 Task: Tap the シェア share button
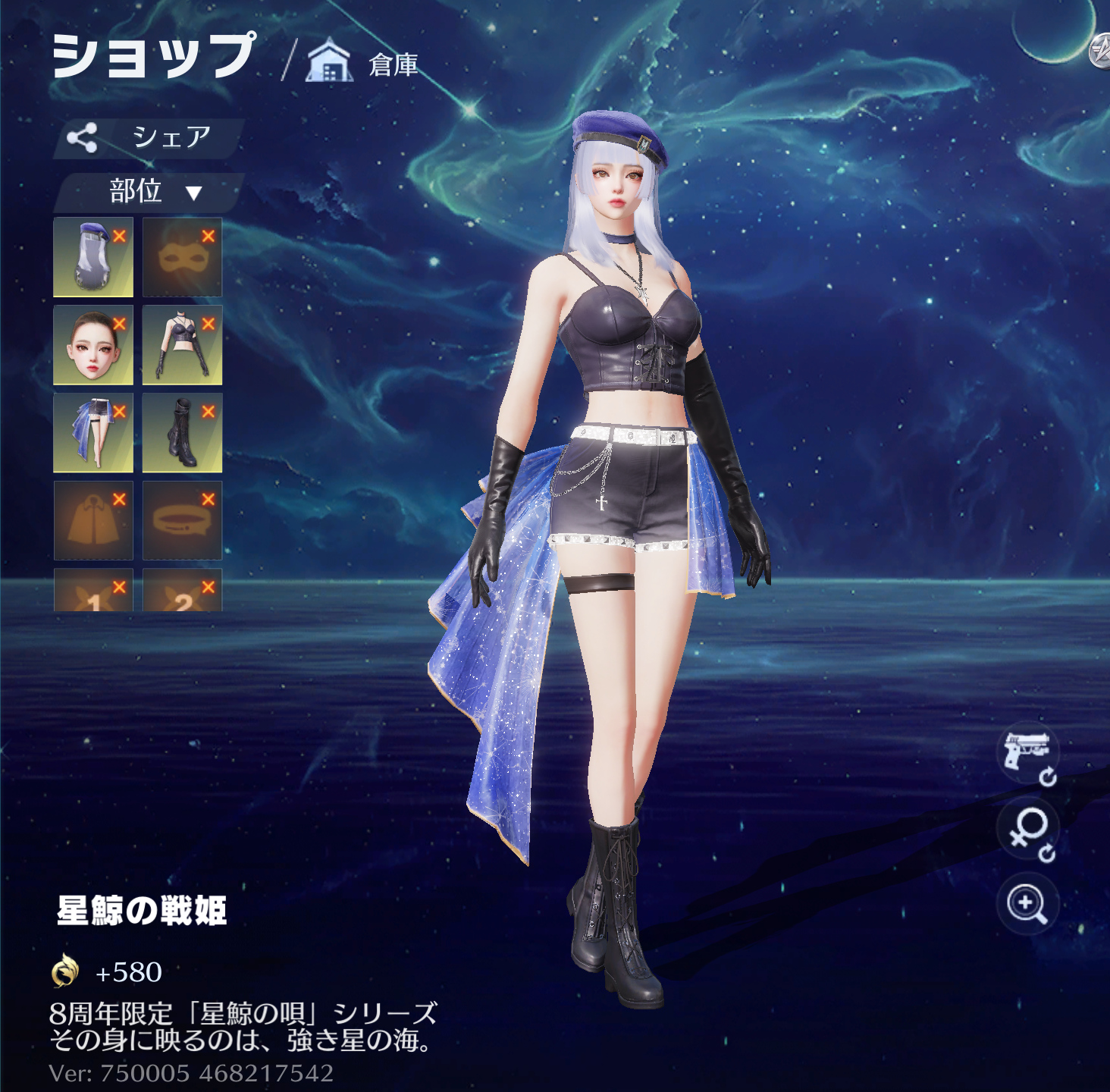(x=148, y=138)
